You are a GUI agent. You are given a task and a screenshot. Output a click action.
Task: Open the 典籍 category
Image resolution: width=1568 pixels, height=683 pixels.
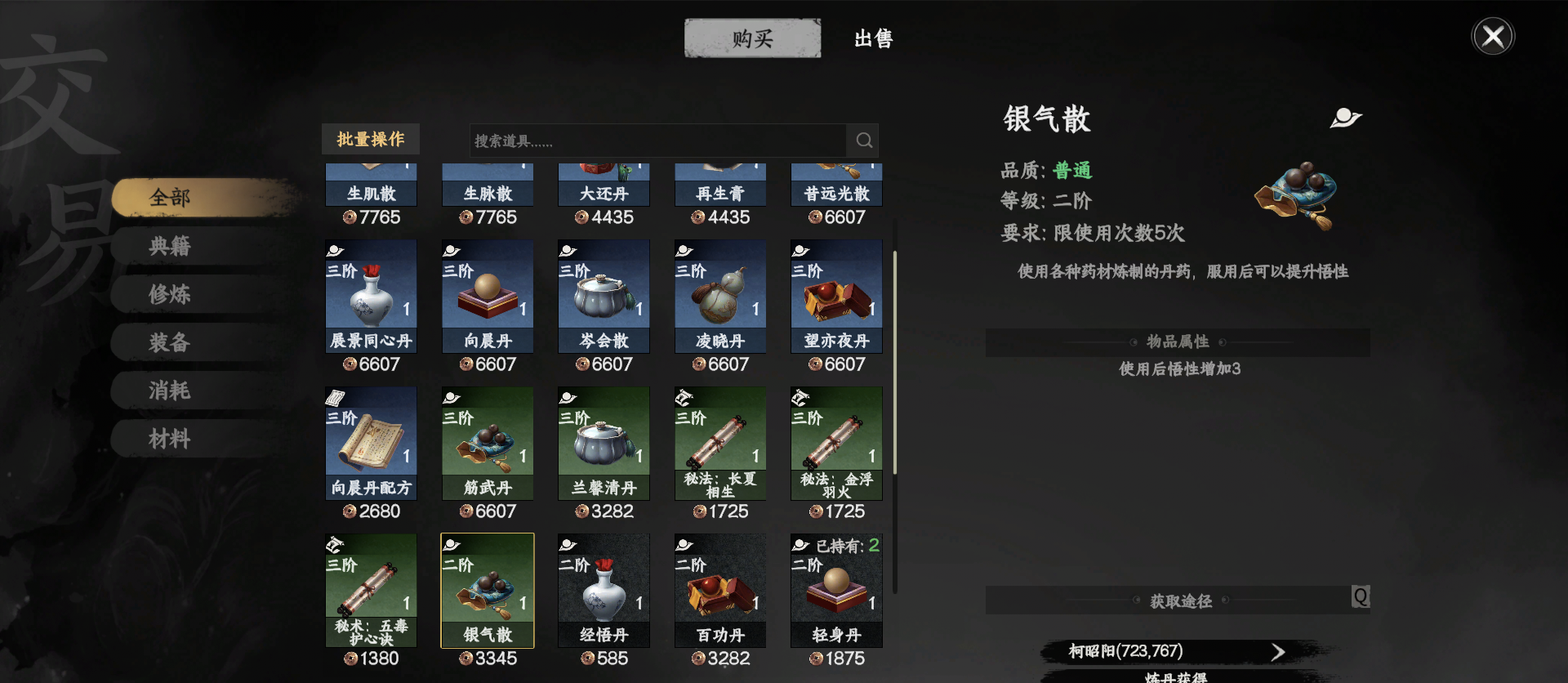click(170, 246)
